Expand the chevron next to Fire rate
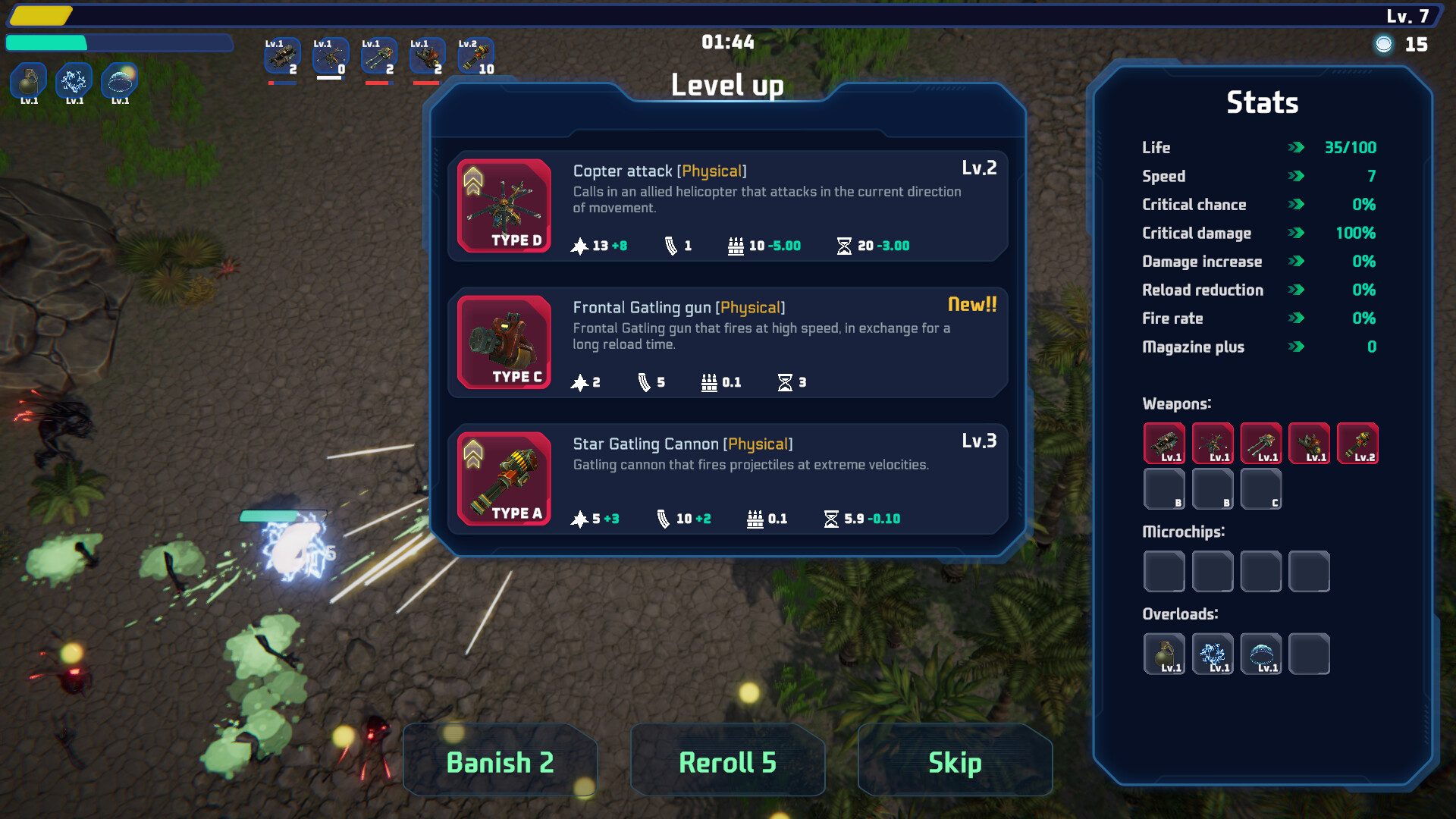 coord(1296,318)
